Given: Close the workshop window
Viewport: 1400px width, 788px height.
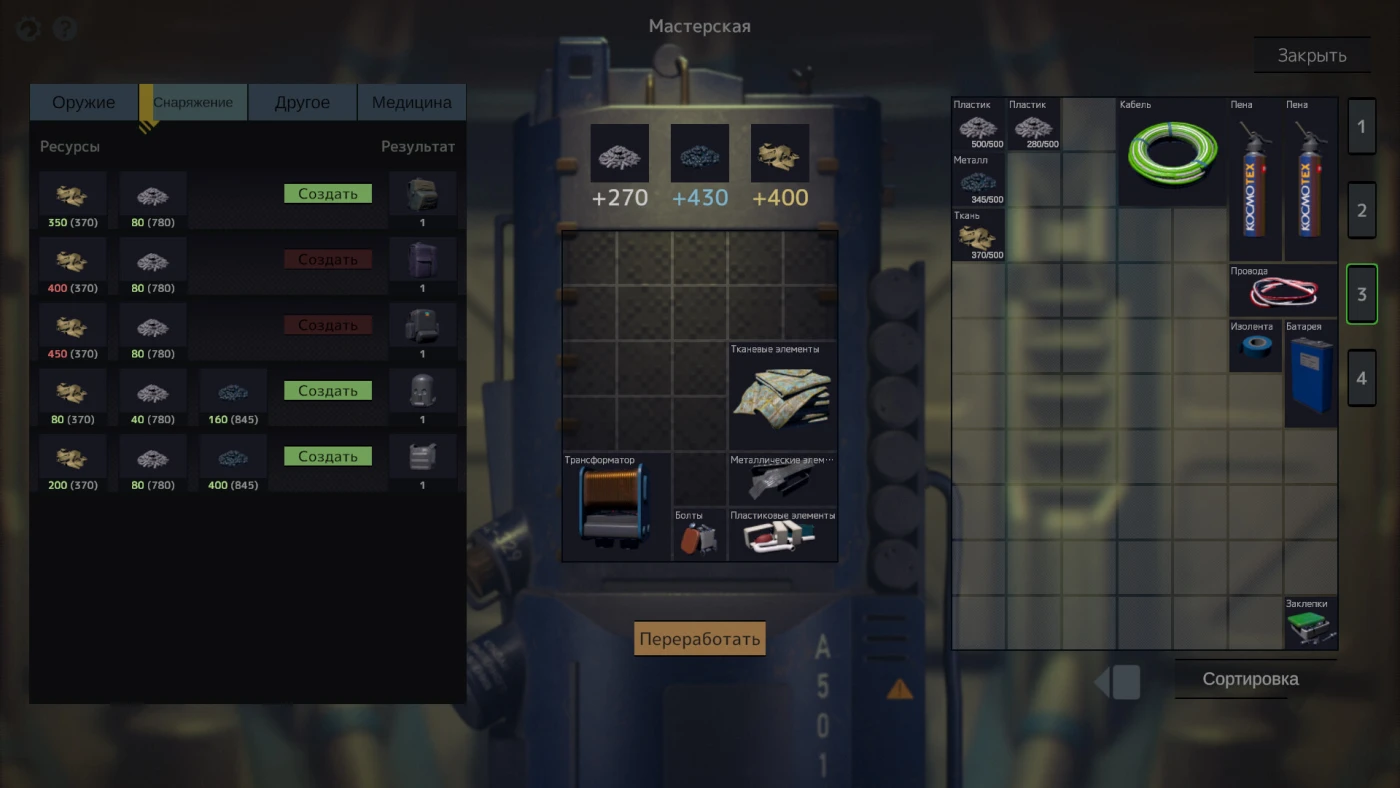Looking at the screenshot, I should [1311, 56].
